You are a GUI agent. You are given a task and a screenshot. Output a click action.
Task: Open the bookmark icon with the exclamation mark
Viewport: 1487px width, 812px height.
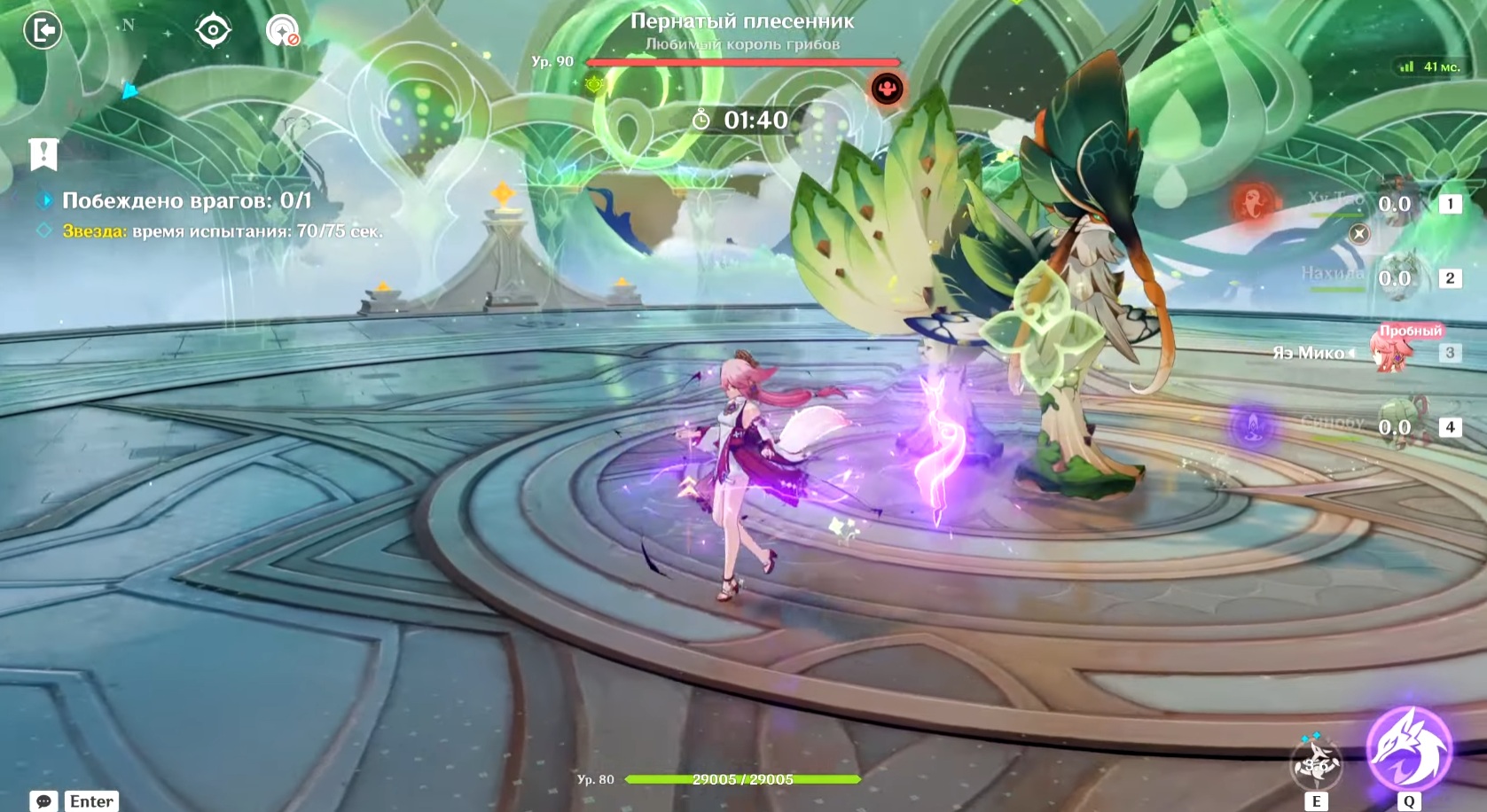click(x=43, y=154)
